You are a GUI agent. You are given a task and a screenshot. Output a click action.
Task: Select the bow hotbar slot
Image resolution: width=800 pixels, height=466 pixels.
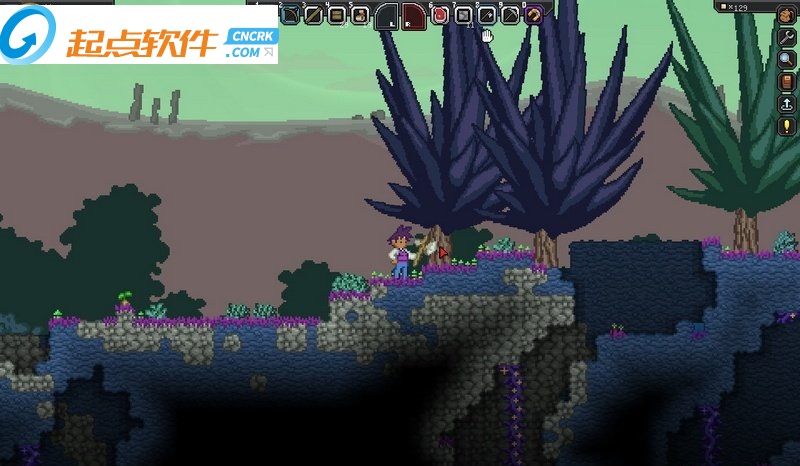290,14
